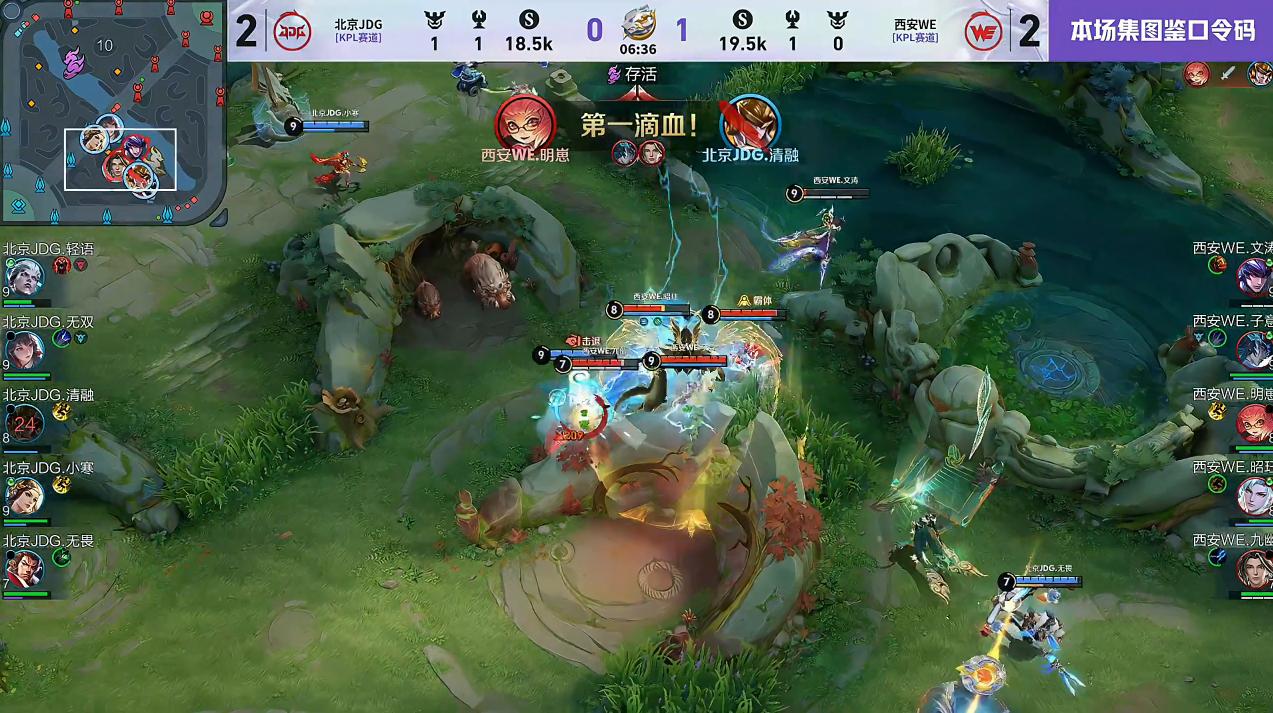The height and width of the screenshot is (713, 1273).
Task: Select 西安WE.子意 player portrait
Action: (1253, 349)
